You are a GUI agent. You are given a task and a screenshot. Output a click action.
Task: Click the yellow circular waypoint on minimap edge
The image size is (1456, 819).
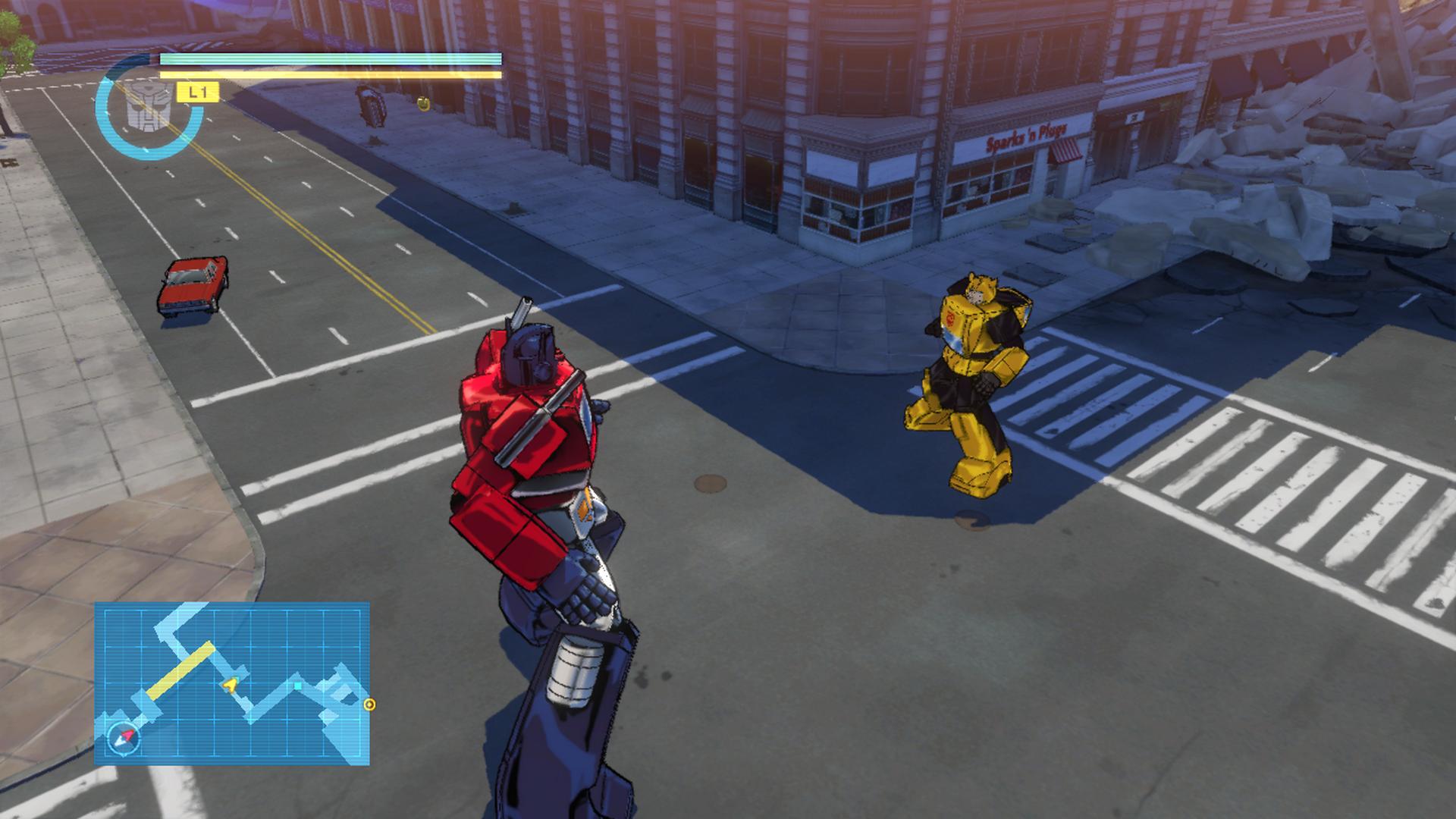pos(370,704)
